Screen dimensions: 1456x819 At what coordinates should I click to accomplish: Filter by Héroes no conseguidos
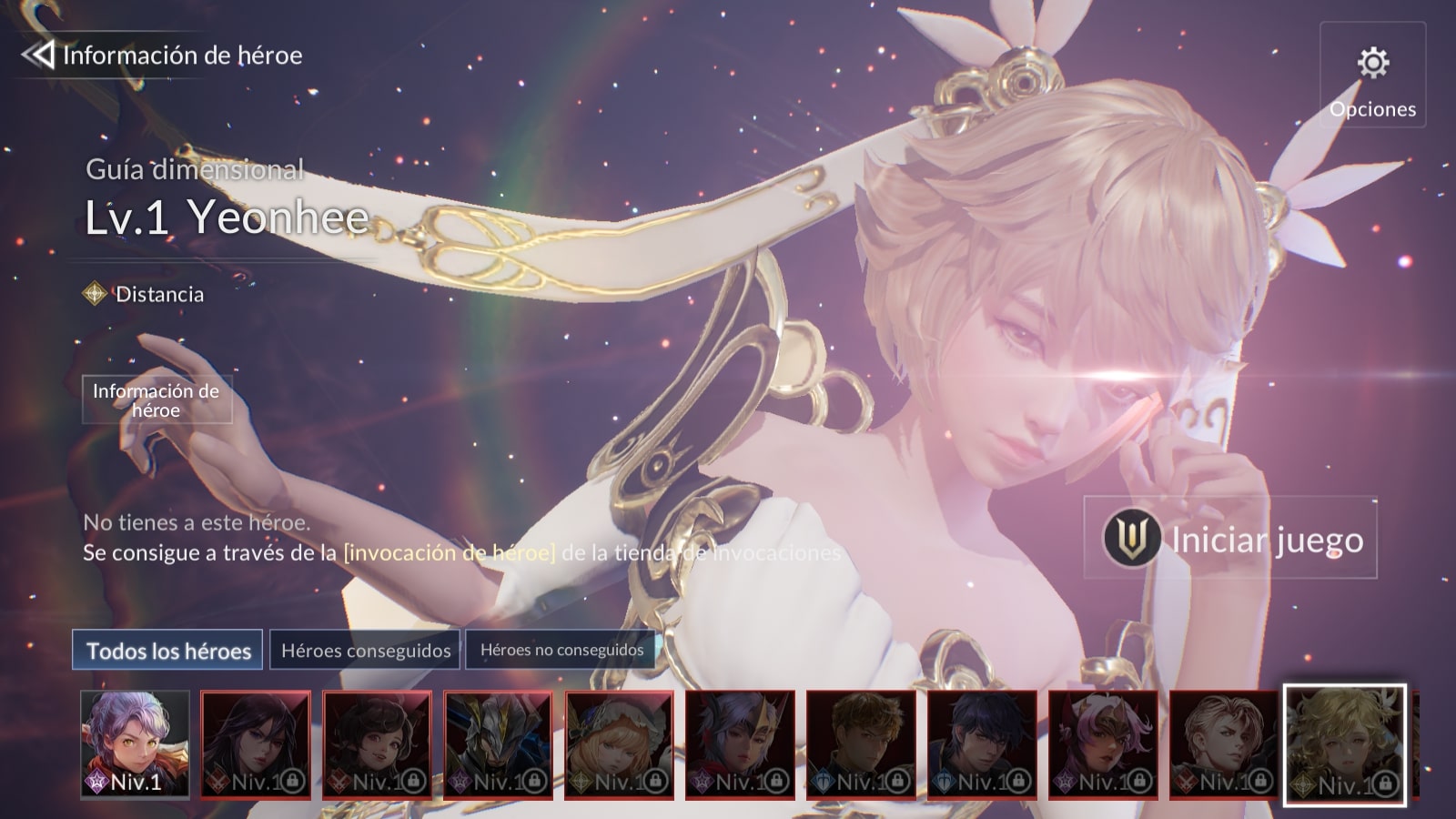pyautogui.click(x=561, y=651)
